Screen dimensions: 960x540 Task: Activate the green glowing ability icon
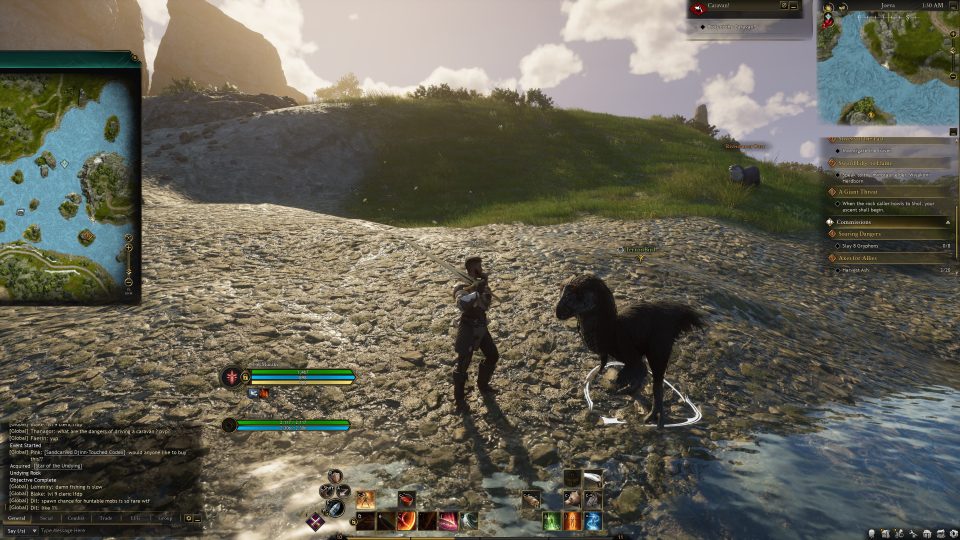point(551,521)
